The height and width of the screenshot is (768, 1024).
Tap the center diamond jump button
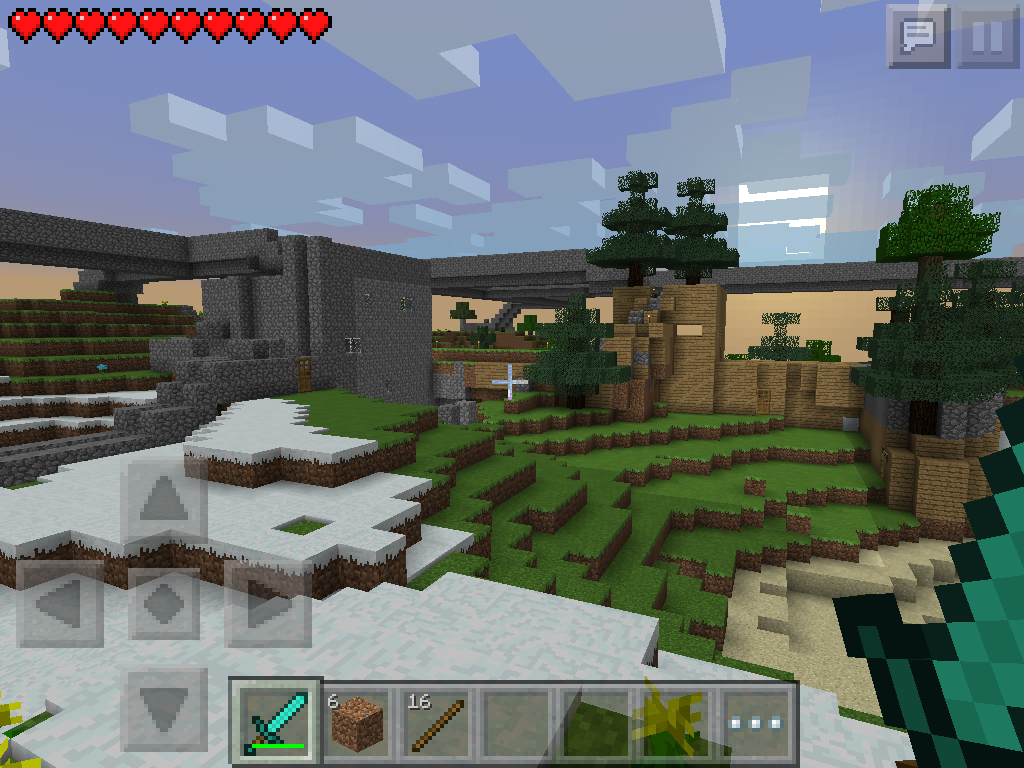tap(164, 604)
